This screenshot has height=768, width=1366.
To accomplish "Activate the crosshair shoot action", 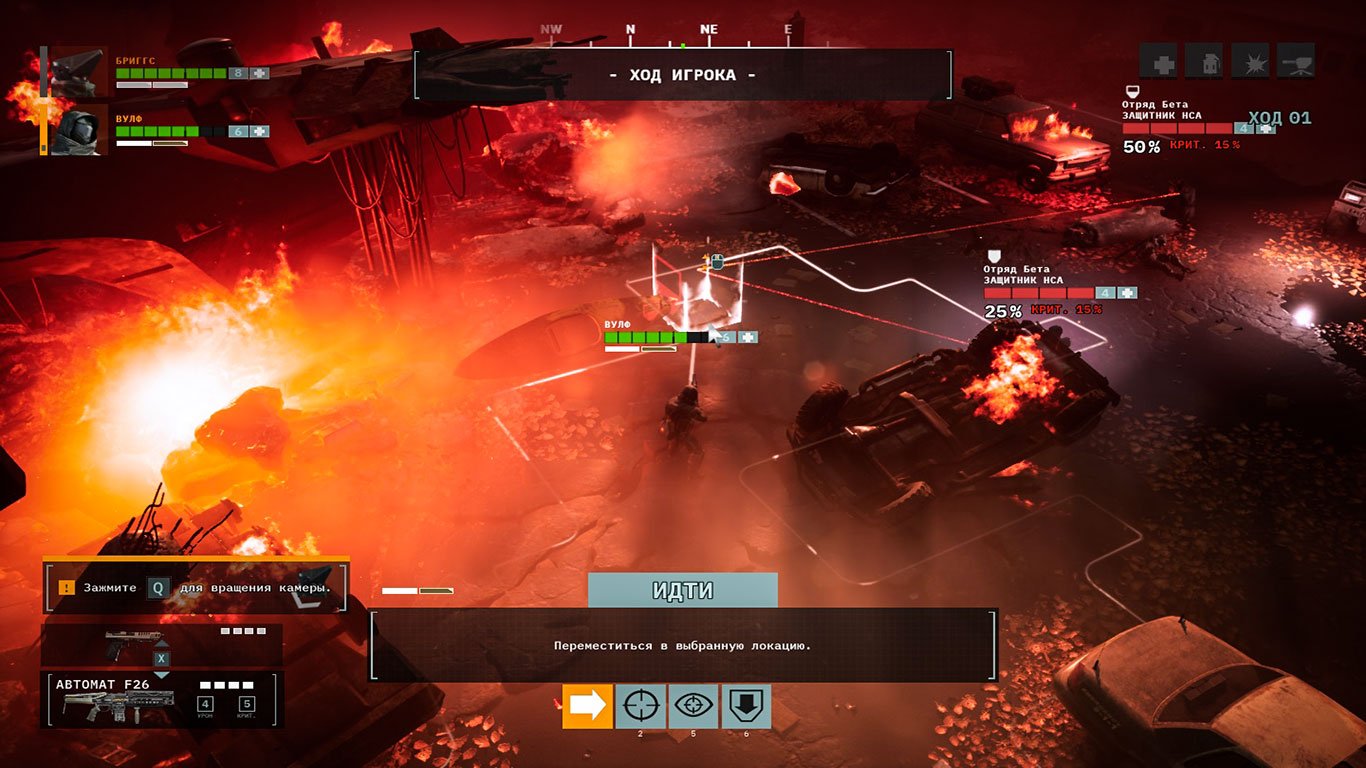I will click(641, 706).
